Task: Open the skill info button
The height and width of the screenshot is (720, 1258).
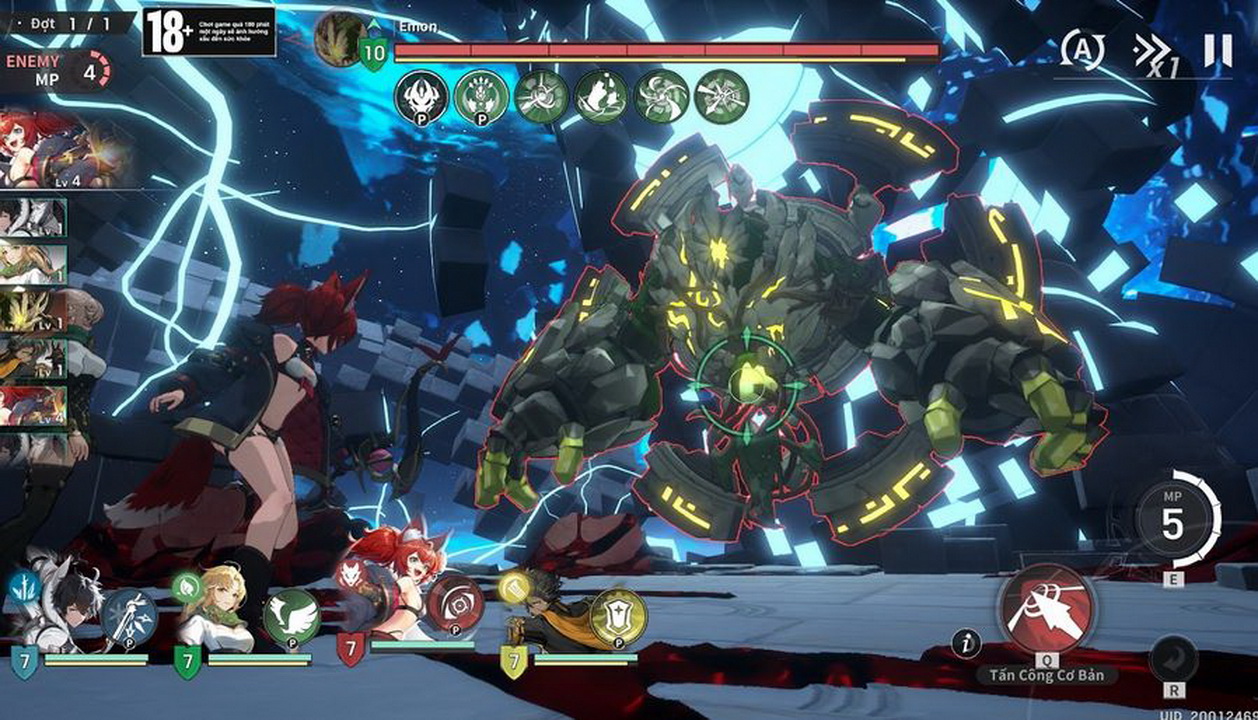Action: (x=965, y=643)
